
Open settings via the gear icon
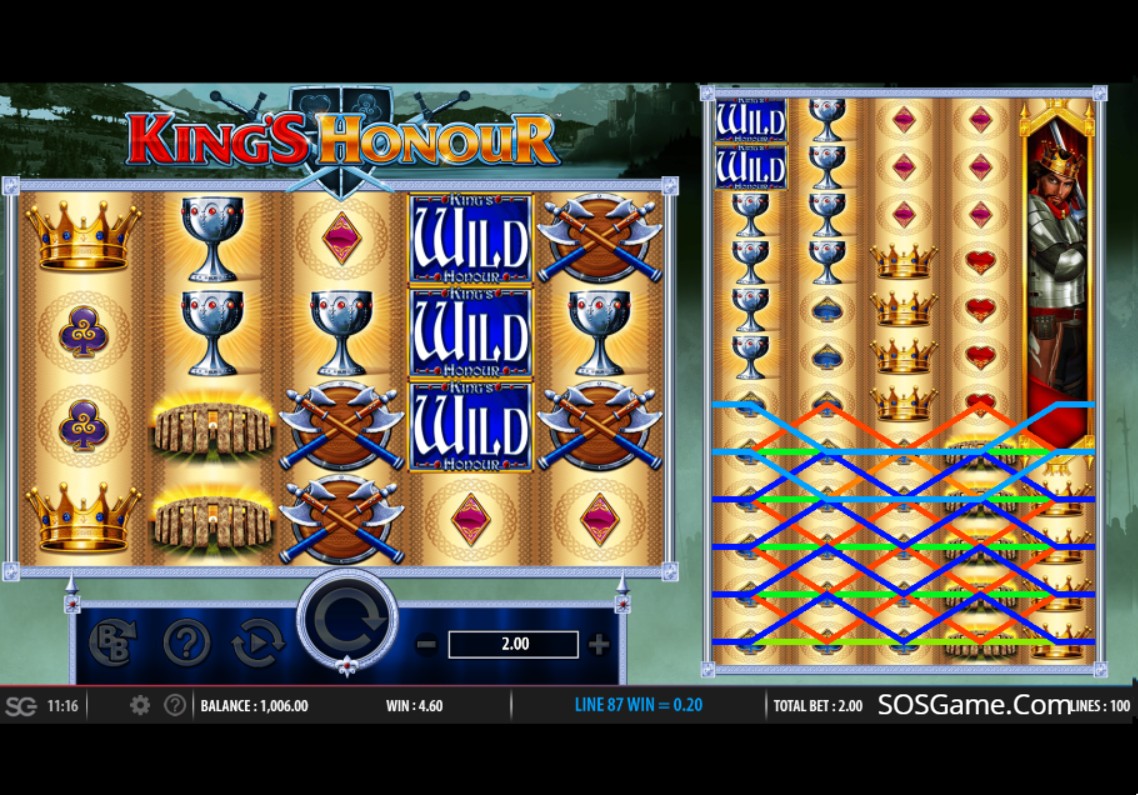(x=140, y=705)
